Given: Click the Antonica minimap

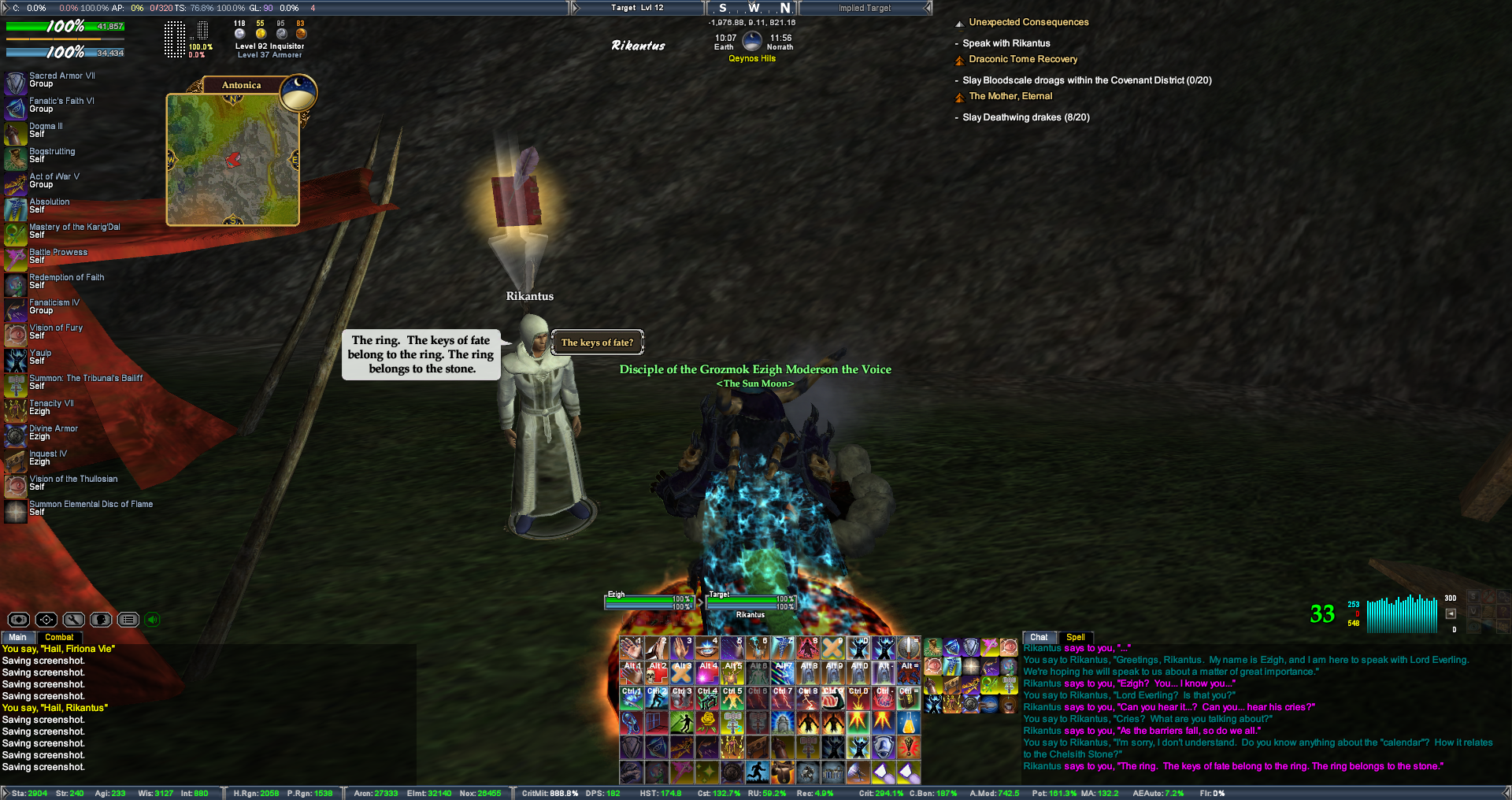Looking at the screenshot, I should coord(232,160).
